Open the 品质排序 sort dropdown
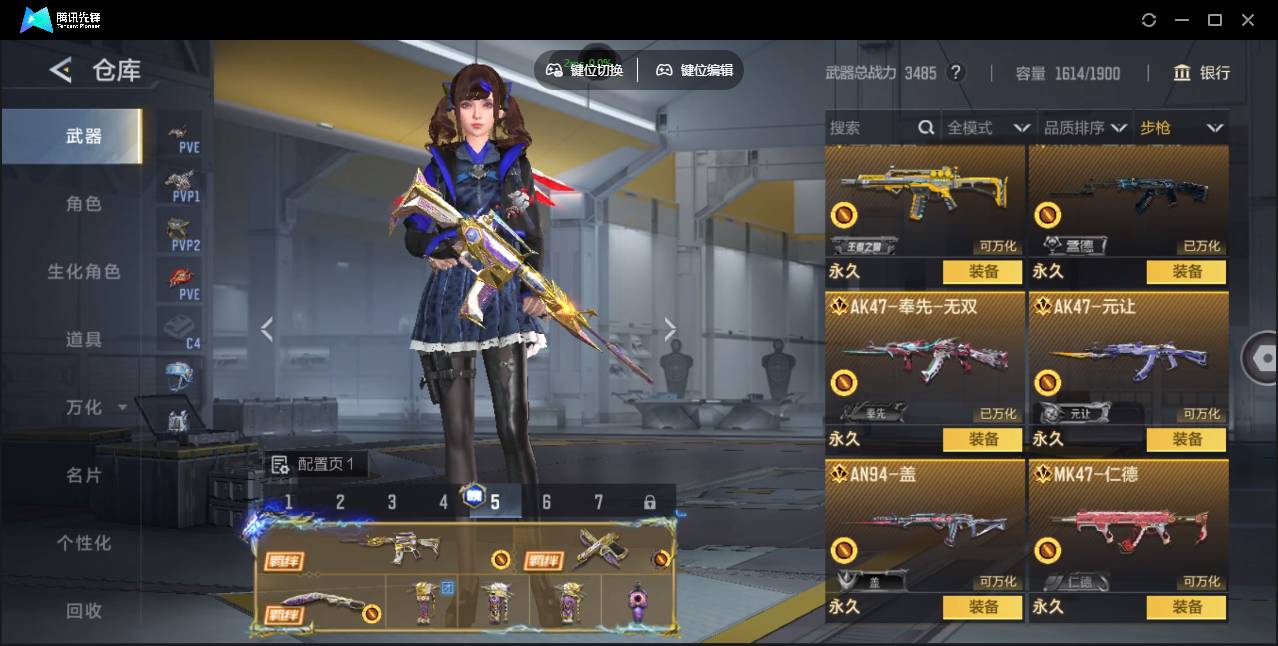The image size is (1278, 646). coord(1085,128)
